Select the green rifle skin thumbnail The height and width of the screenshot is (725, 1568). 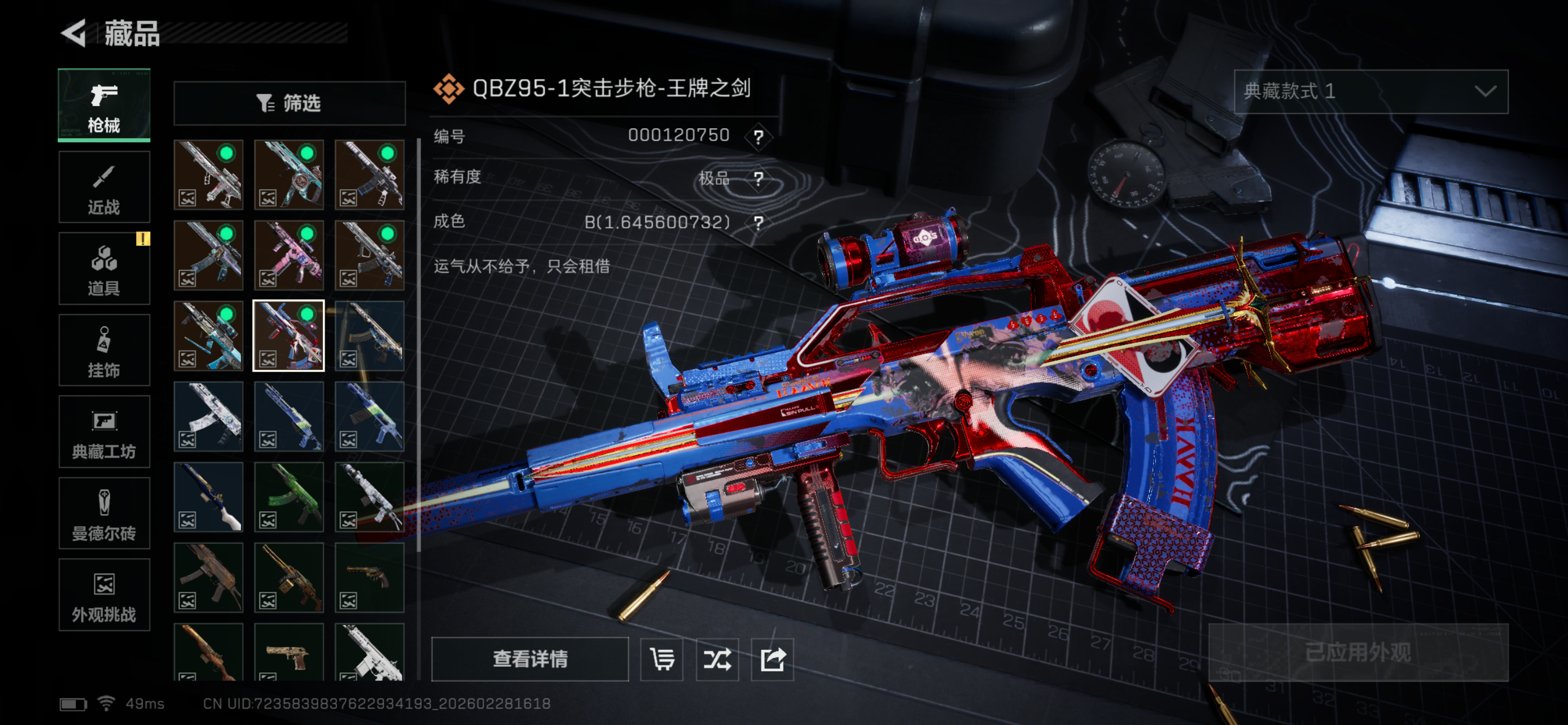(289, 497)
